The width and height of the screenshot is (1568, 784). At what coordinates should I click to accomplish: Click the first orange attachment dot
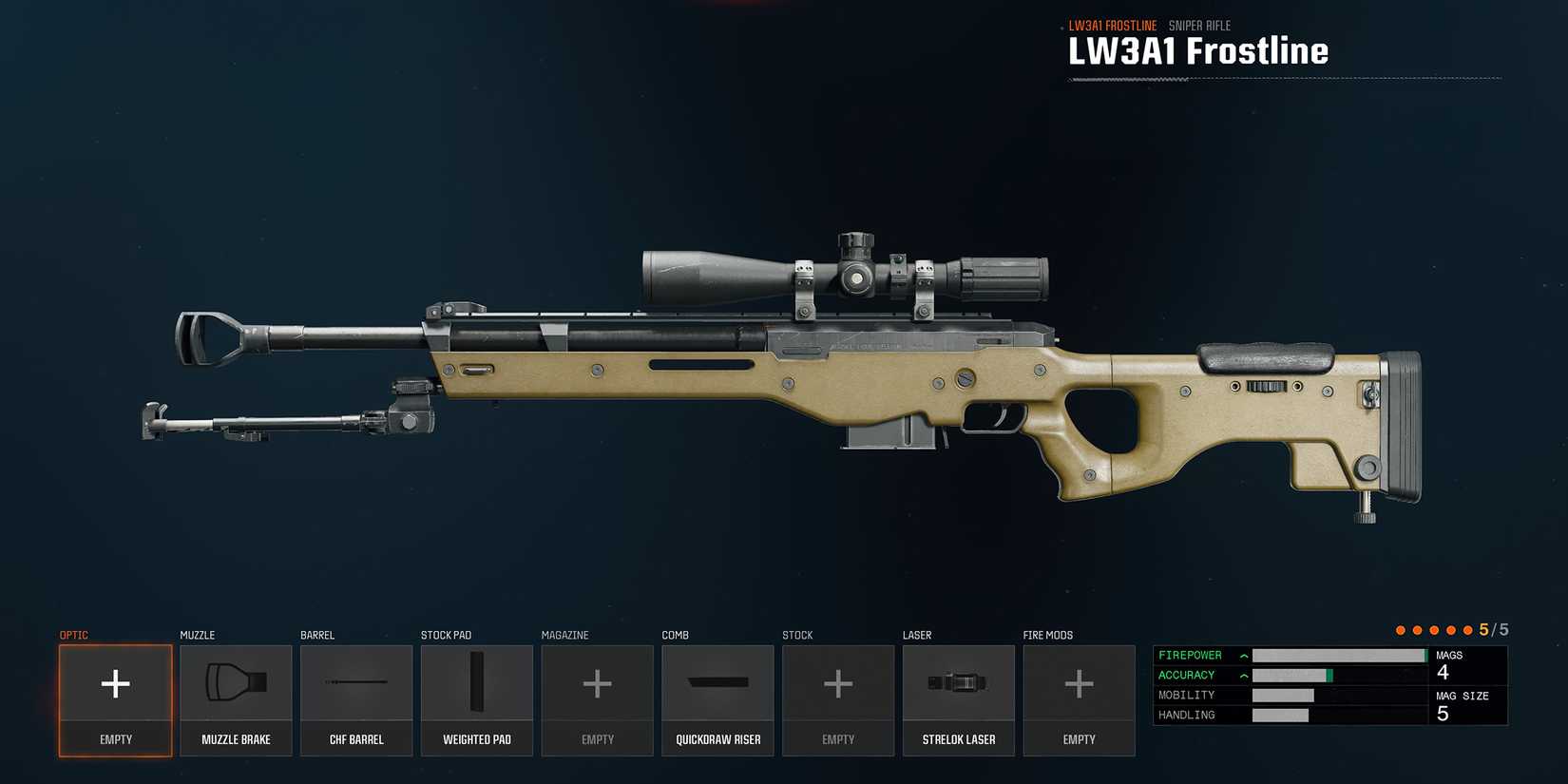pos(1400,629)
